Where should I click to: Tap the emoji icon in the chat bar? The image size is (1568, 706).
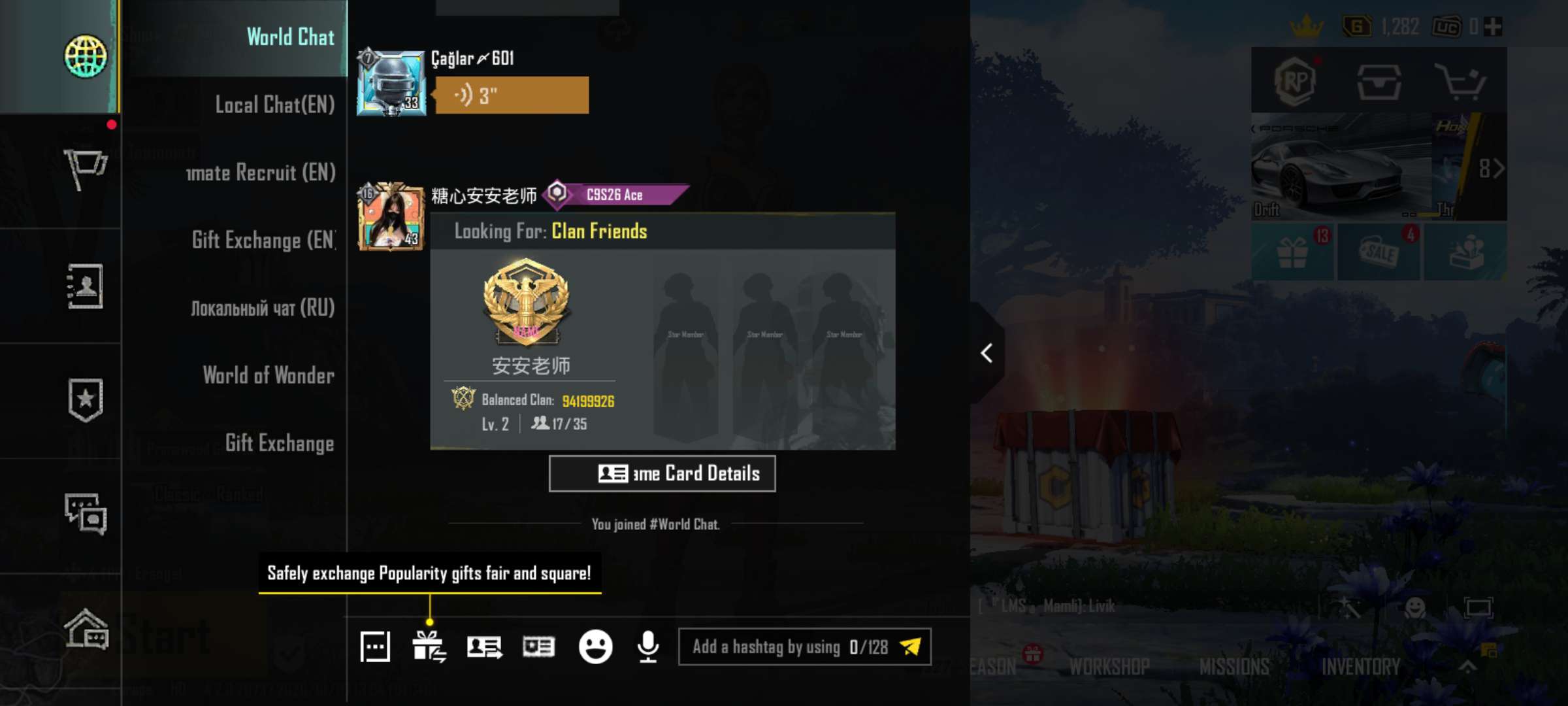click(595, 646)
